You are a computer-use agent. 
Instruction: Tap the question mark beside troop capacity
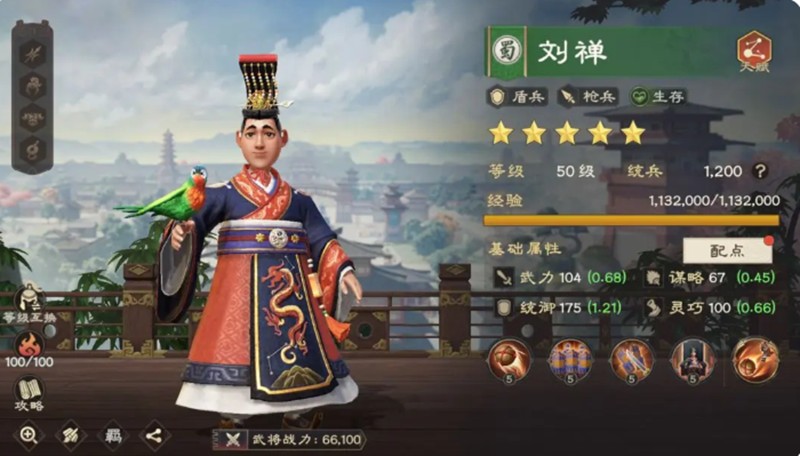pyautogui.click(x=761, y=171)
